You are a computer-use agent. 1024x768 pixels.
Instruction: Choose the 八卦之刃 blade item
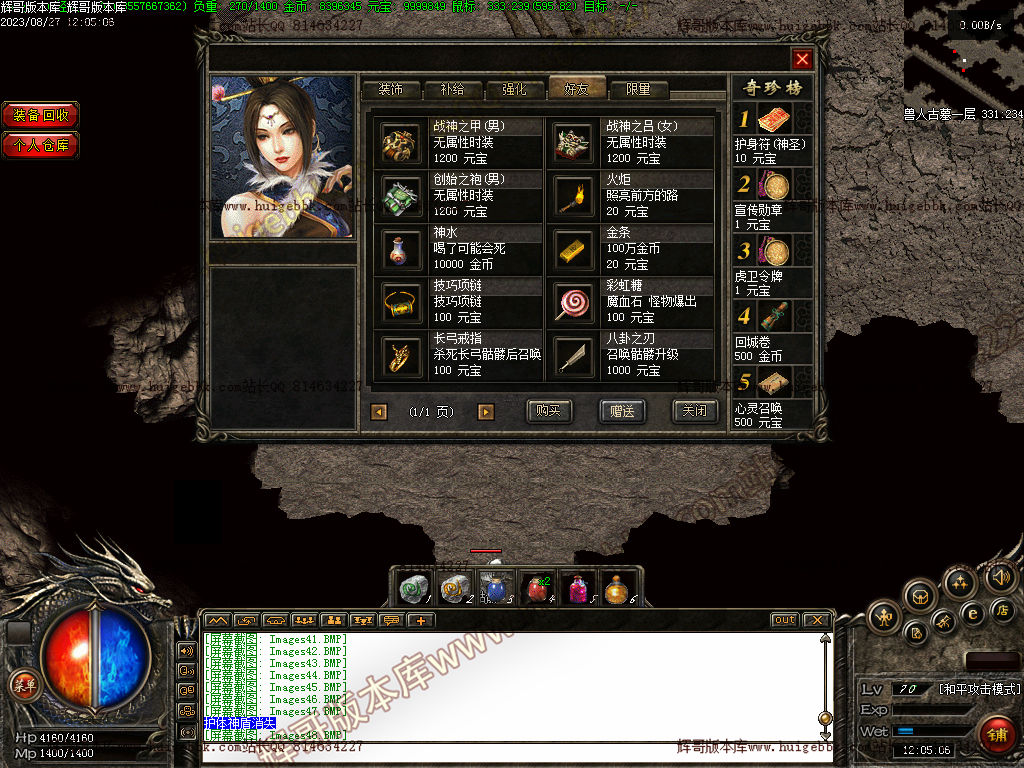coord(575,355)
